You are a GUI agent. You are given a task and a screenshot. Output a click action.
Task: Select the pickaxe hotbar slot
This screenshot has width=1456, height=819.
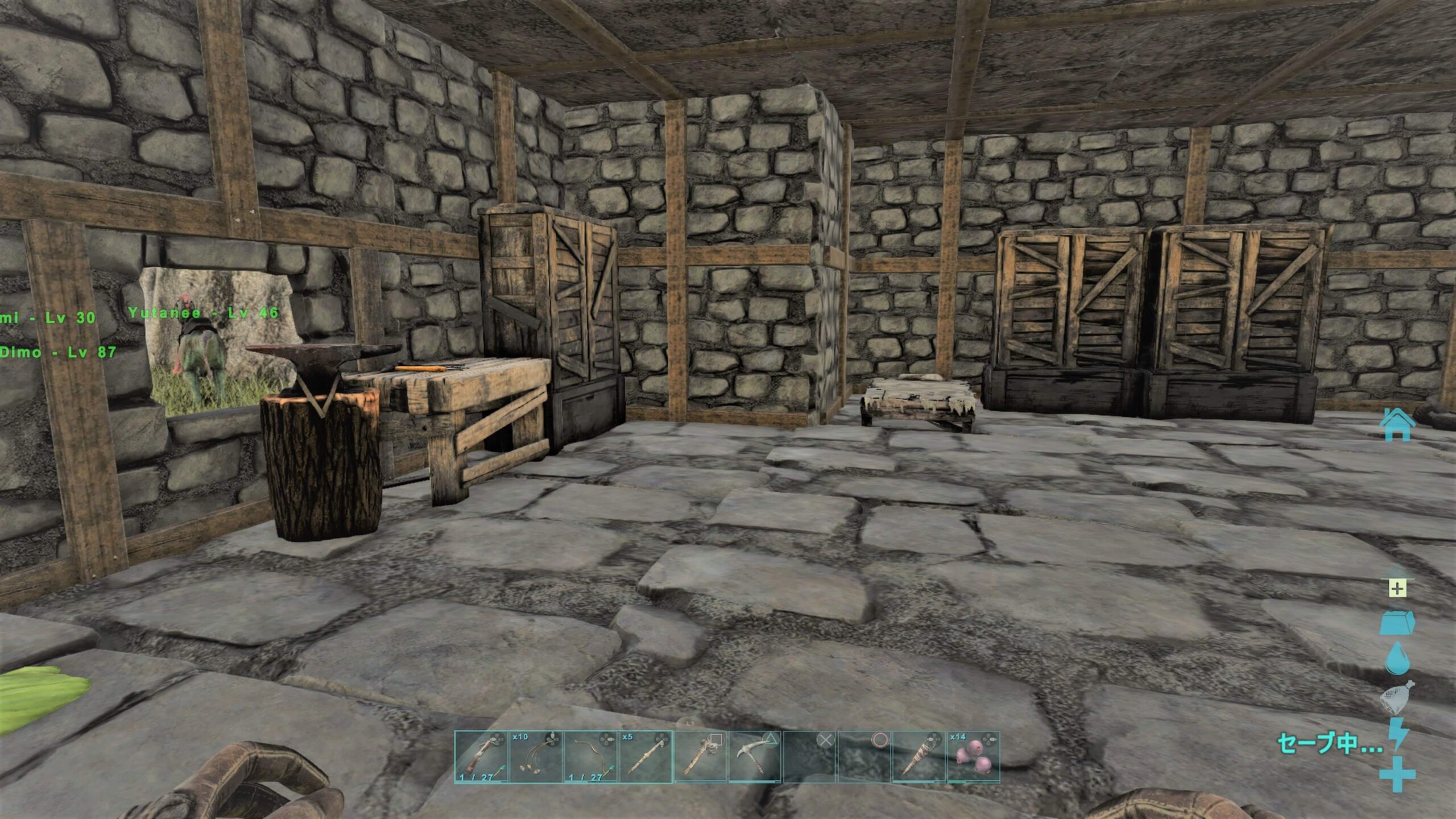pyautogui.click(x=755, y=757)
